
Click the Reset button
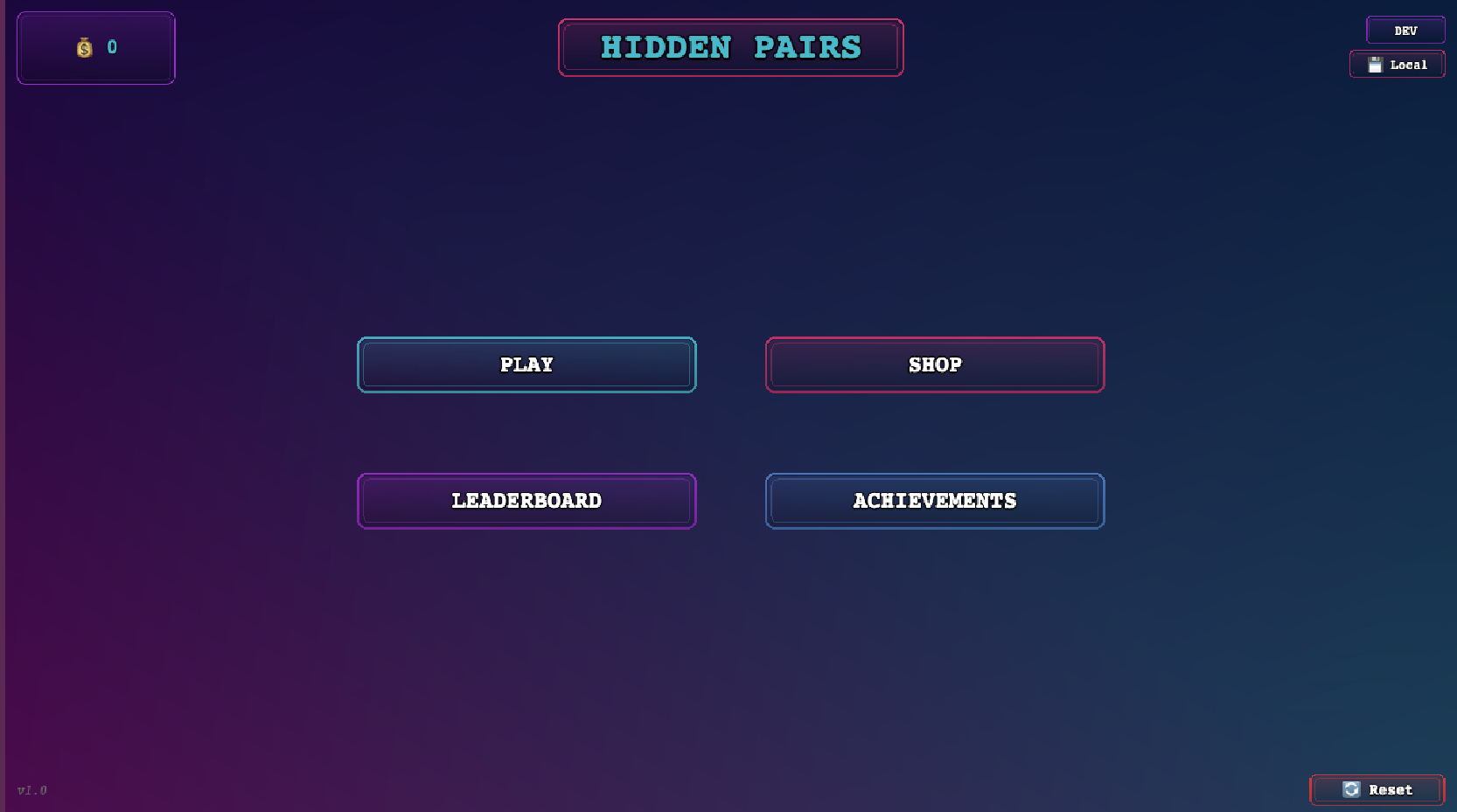pos(1377,790)
